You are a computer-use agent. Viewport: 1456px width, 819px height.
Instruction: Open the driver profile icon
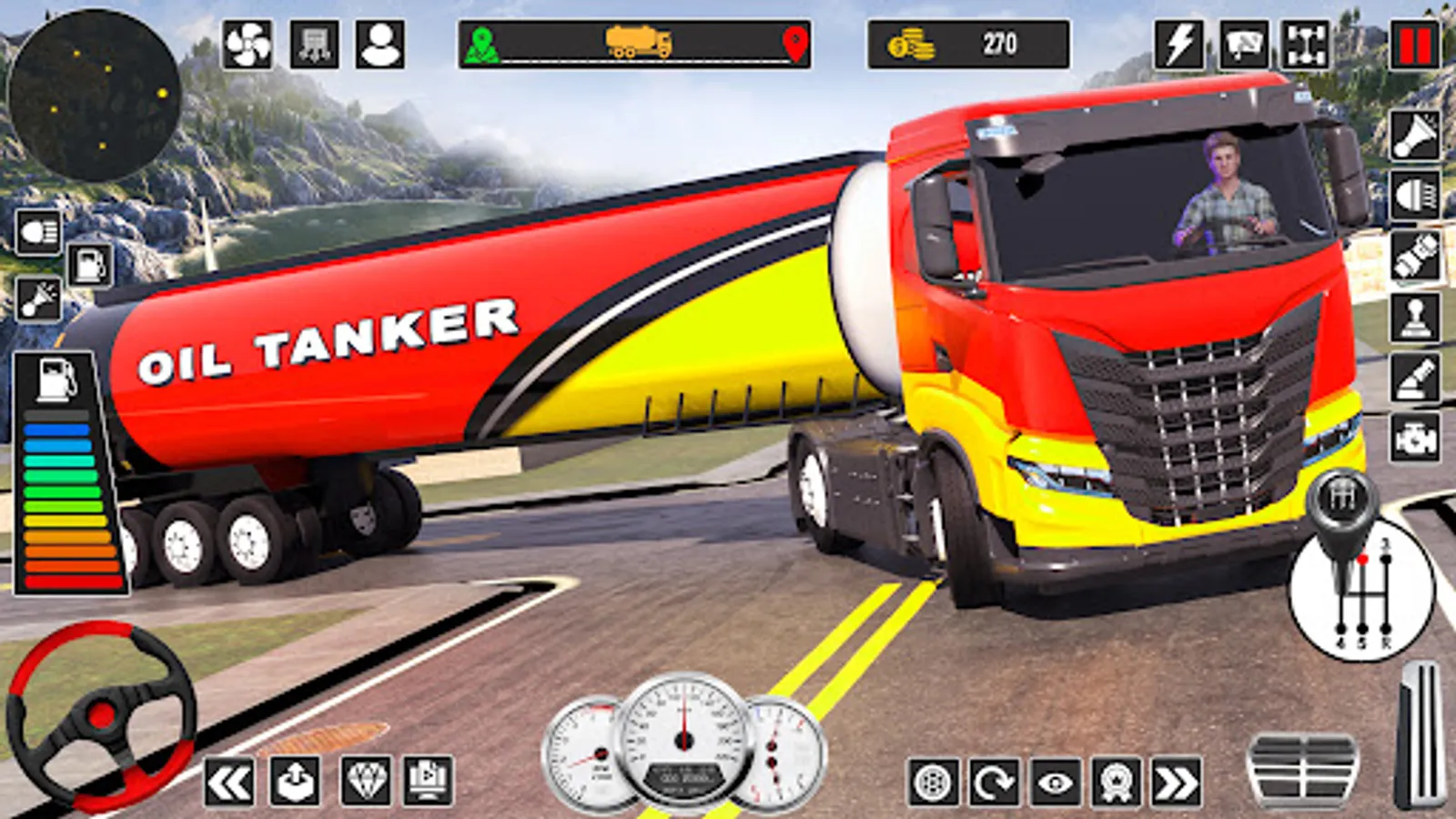tap(380, 45)
